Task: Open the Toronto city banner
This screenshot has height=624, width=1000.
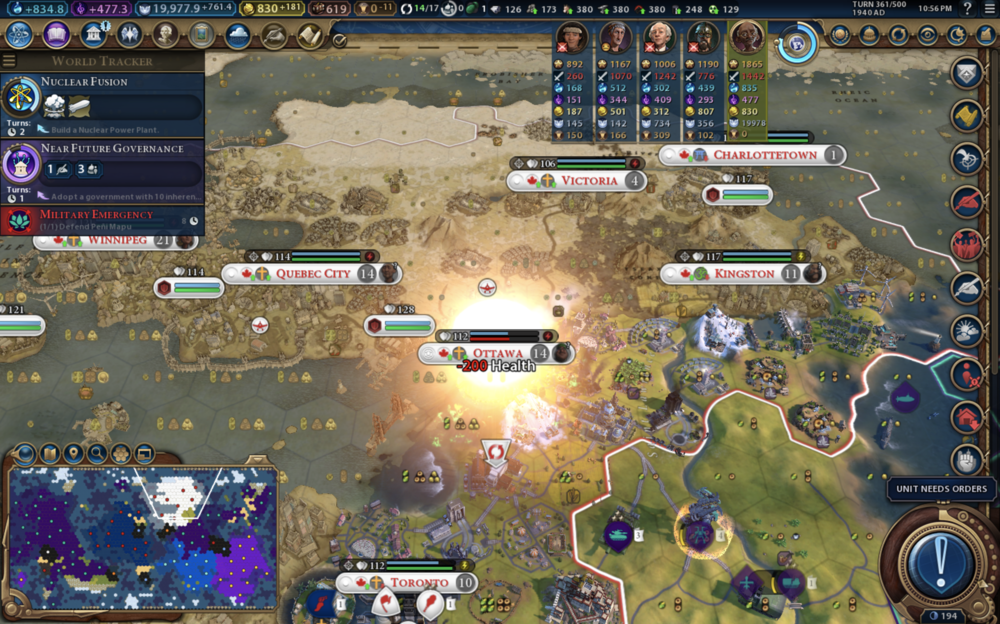Action: tap(418, 583)
